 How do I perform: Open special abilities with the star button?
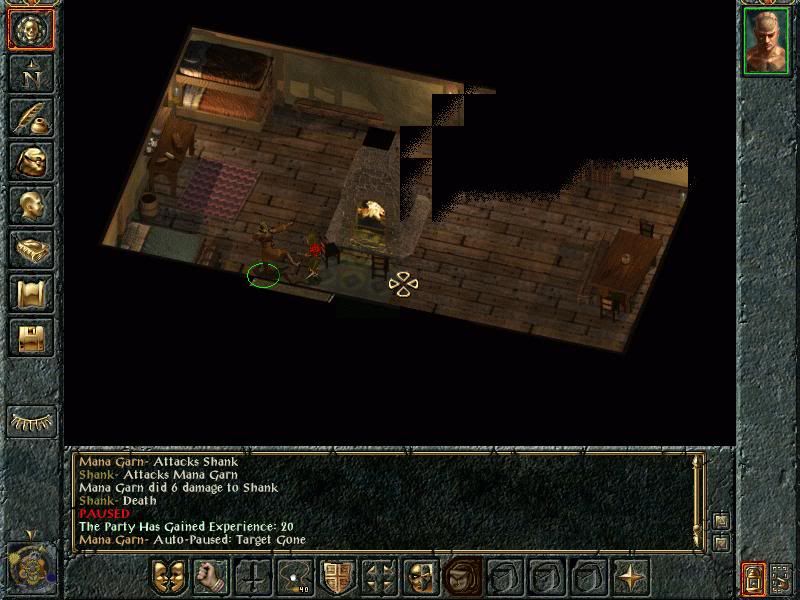point(632,577)
